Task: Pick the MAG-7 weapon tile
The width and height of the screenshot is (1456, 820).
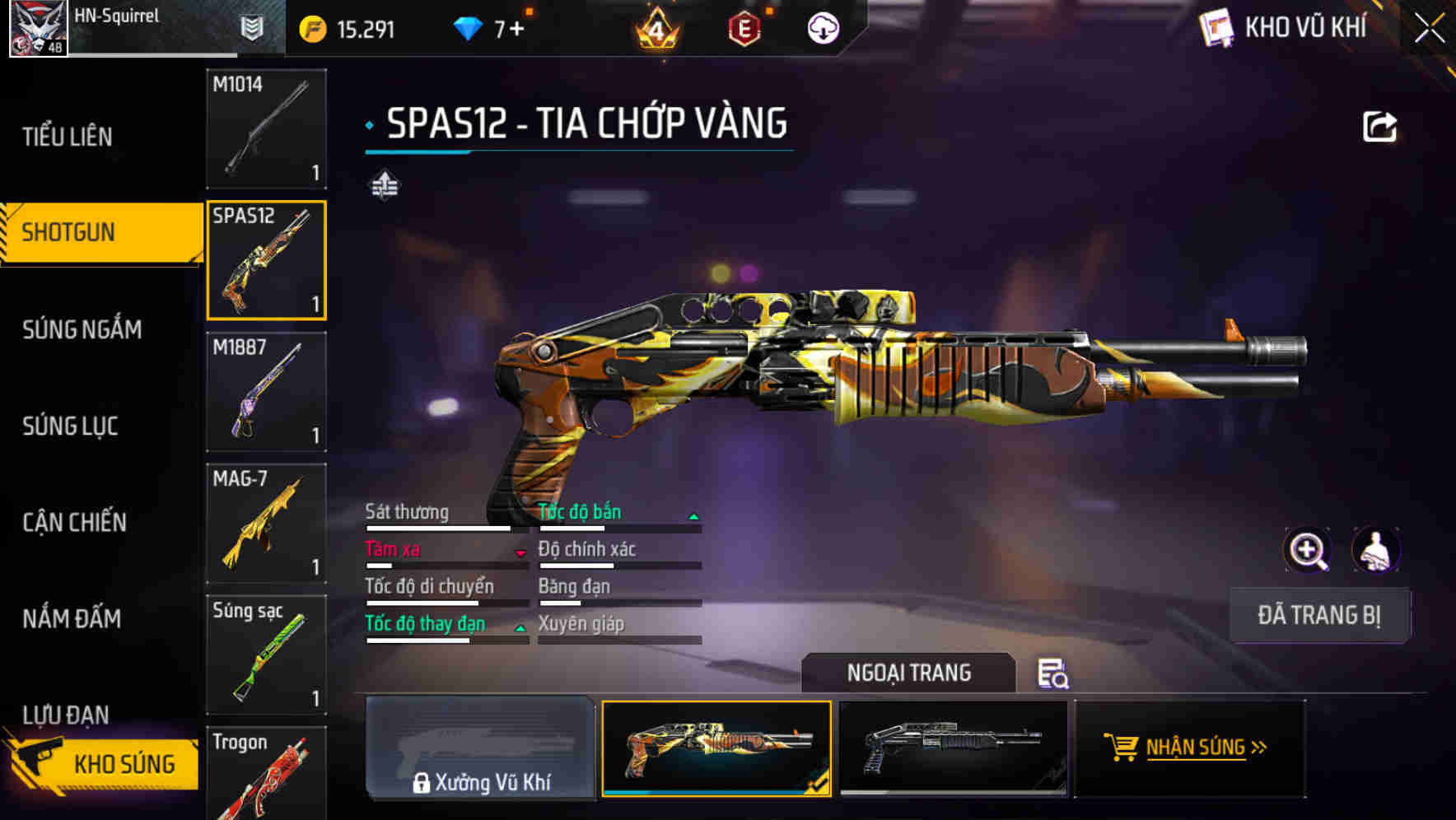Action: point(266,524)
